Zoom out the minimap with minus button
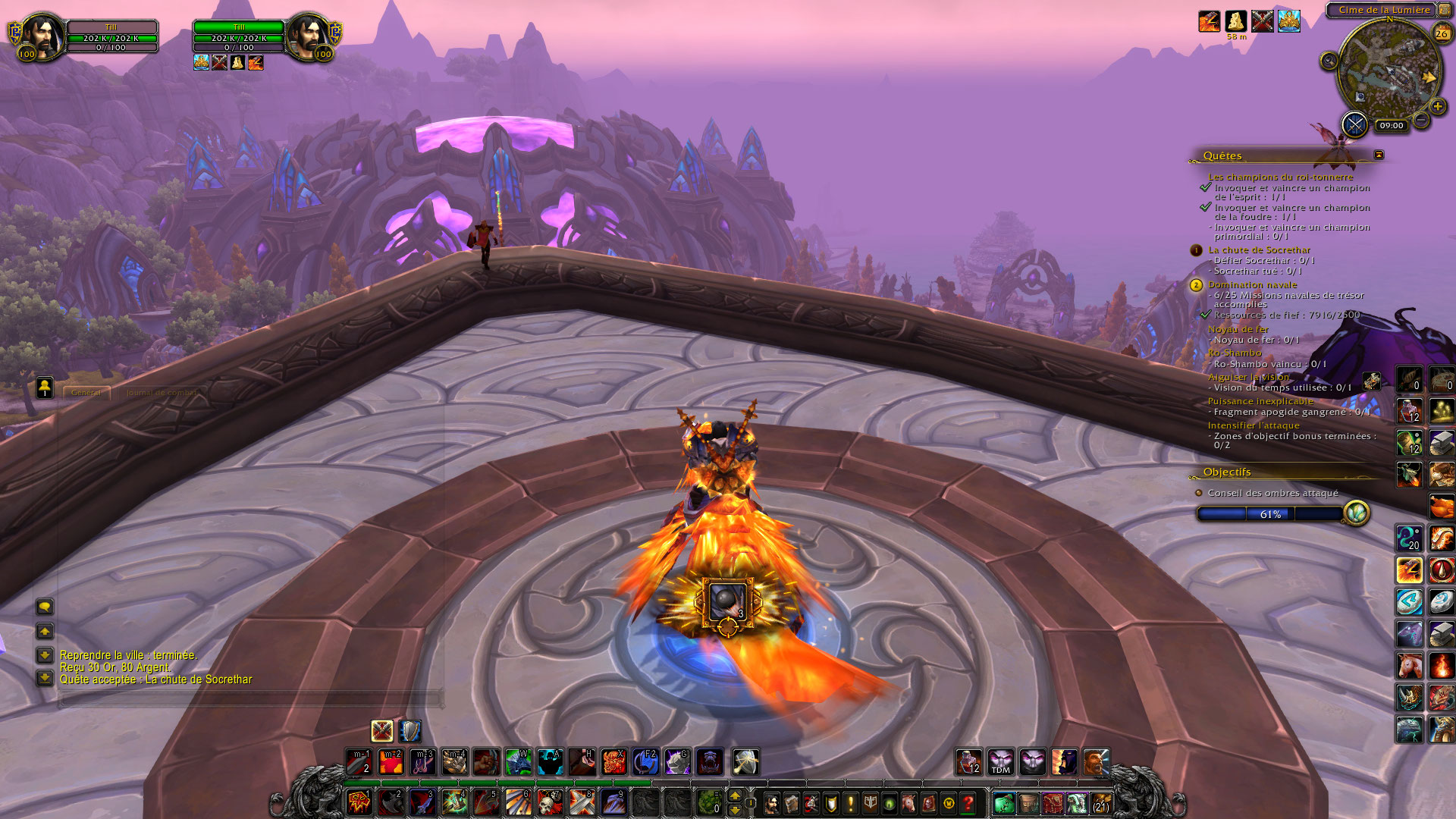 [x=1421, y=120]
